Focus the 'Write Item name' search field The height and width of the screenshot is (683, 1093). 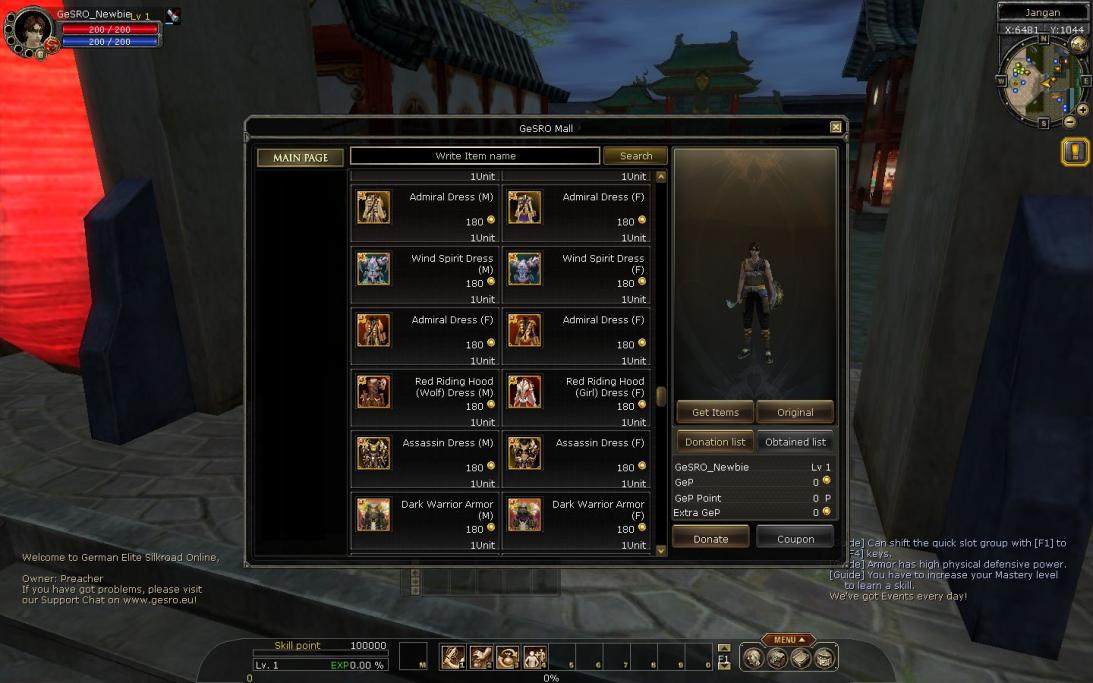(x=475, y=156)
